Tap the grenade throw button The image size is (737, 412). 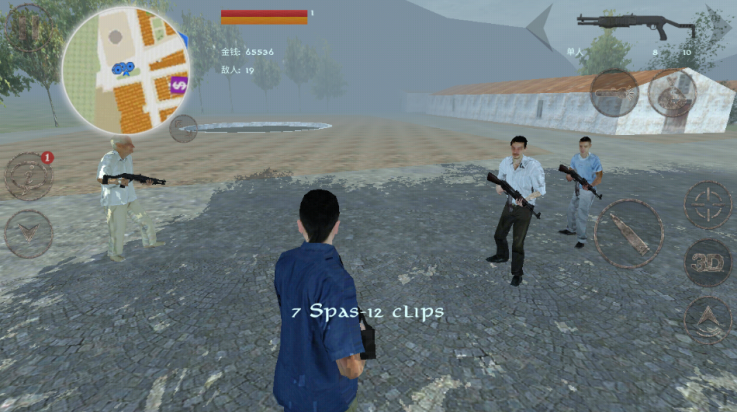(x=672, y=94)
